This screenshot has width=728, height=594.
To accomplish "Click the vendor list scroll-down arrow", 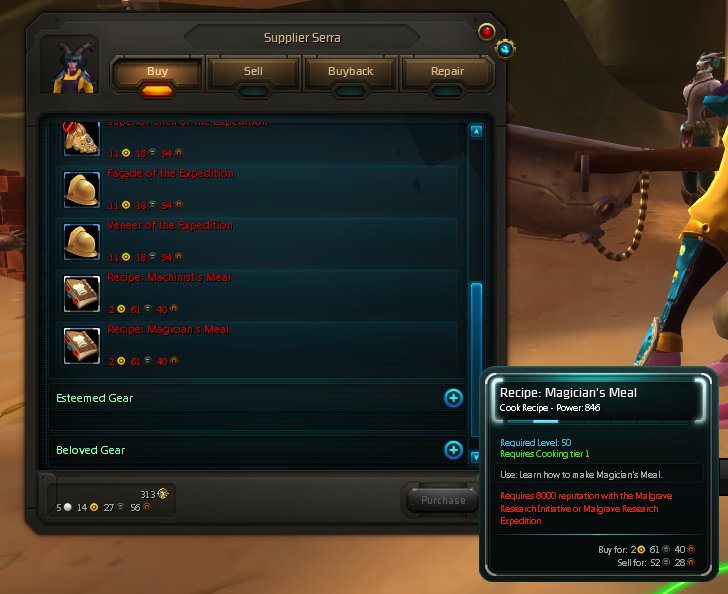I will [x=476, y=456].
